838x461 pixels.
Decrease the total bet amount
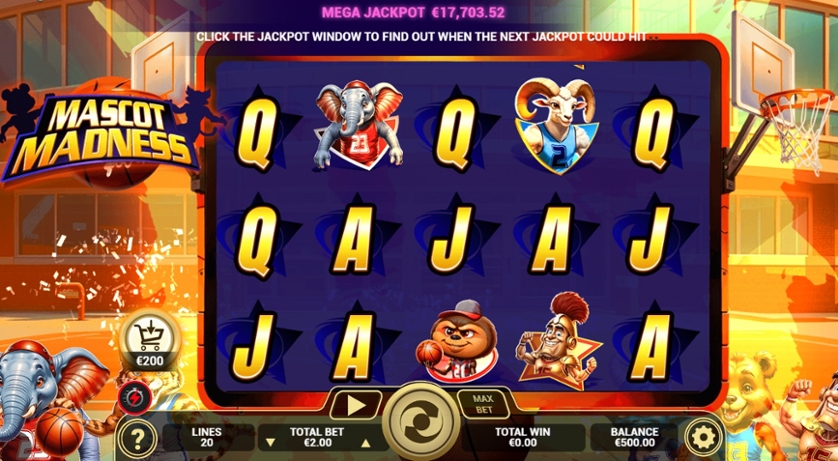coord(269,443)
